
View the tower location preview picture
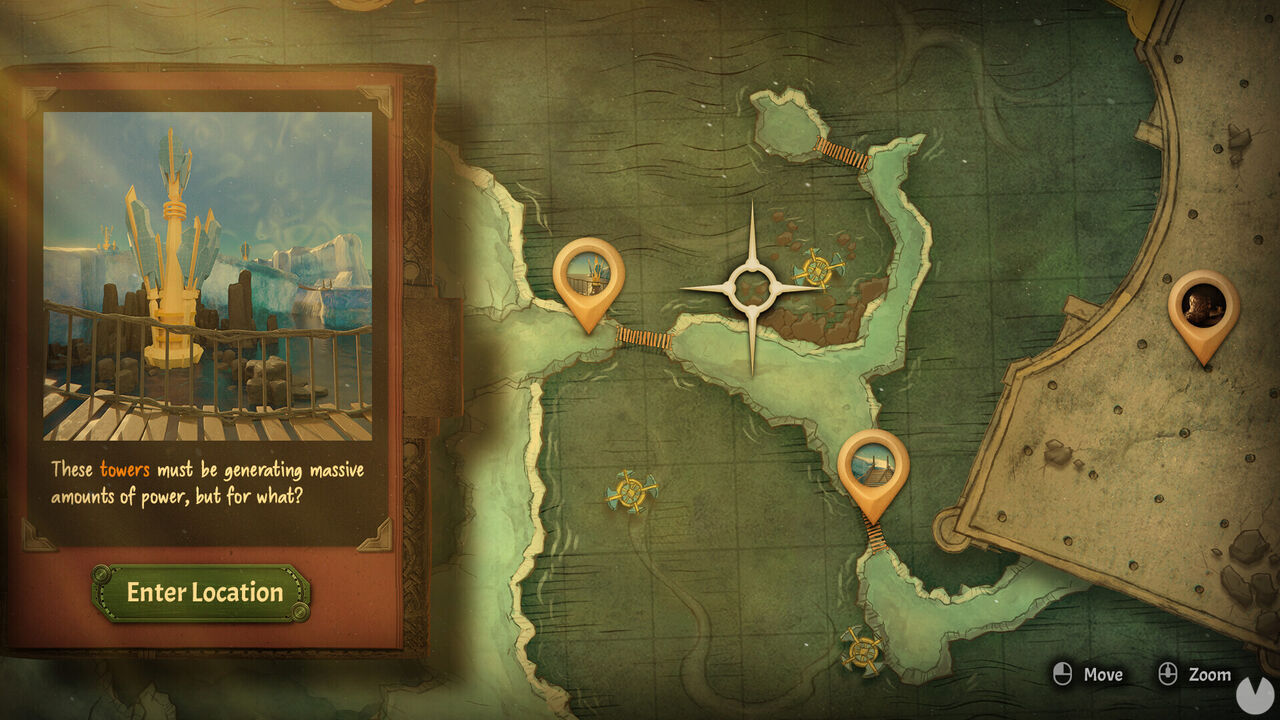208,276
